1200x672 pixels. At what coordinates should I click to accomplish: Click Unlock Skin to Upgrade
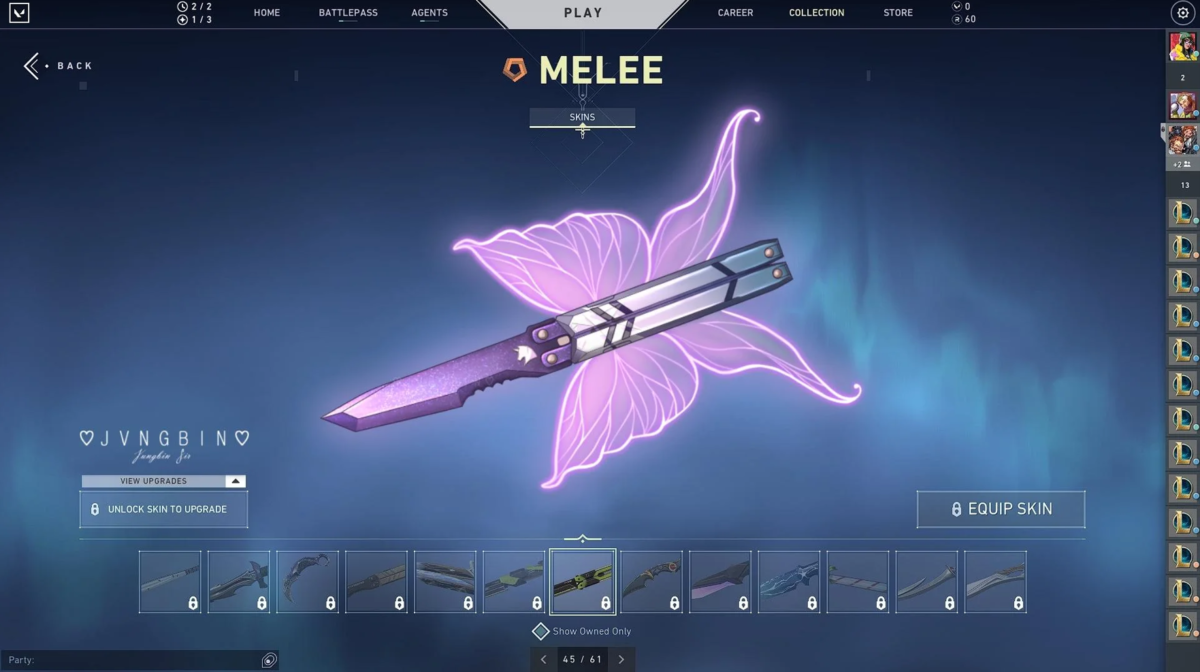click(x=163, y=509)
